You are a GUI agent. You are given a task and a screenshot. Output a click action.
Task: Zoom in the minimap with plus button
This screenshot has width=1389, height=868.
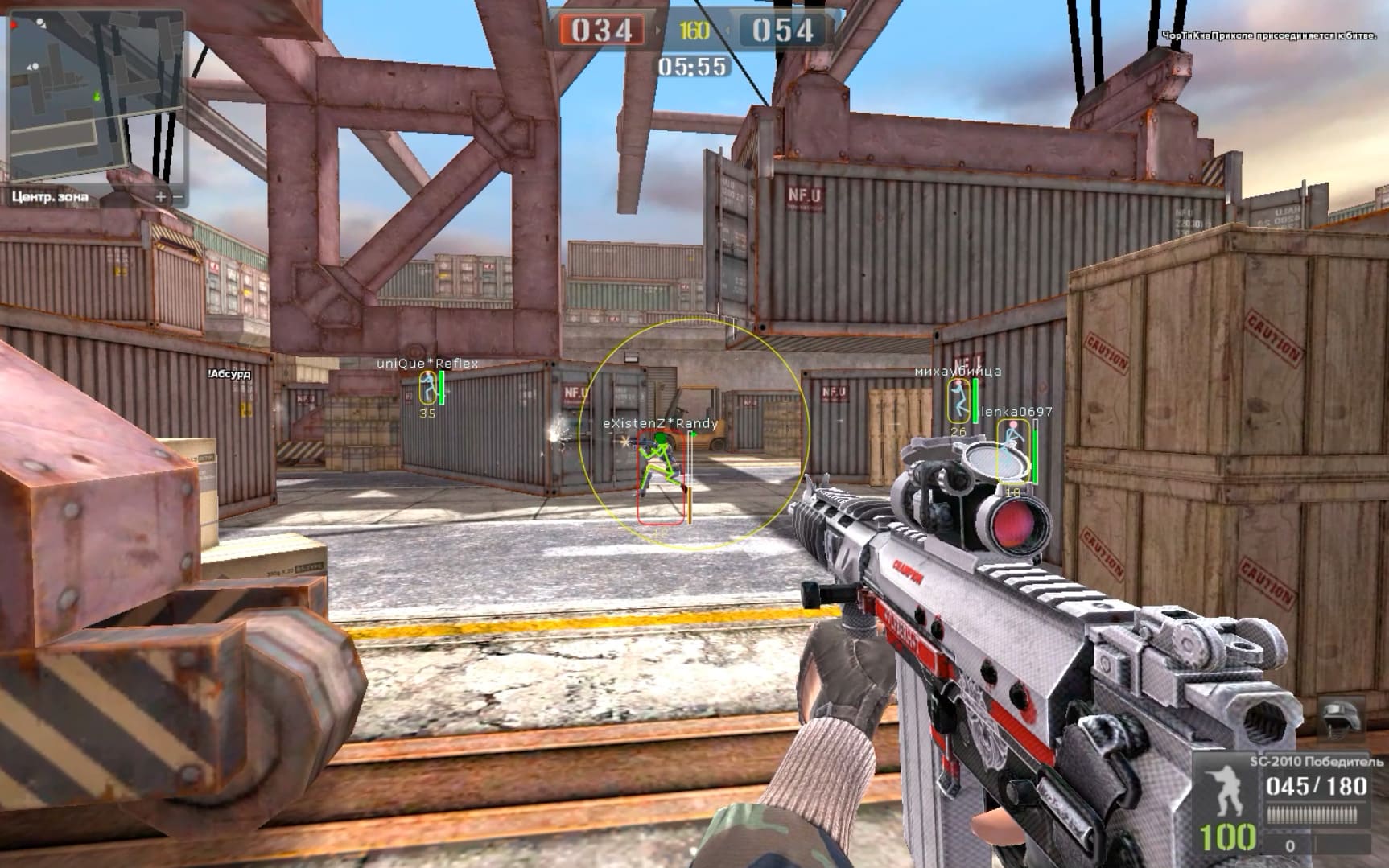click(161, 196)
